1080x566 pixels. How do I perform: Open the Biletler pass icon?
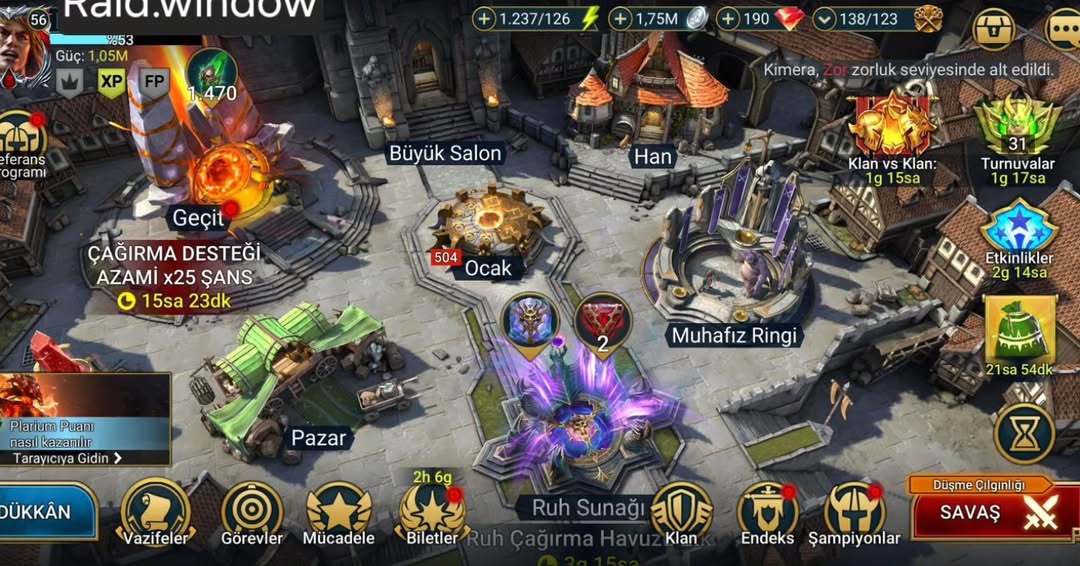point(431,510)
